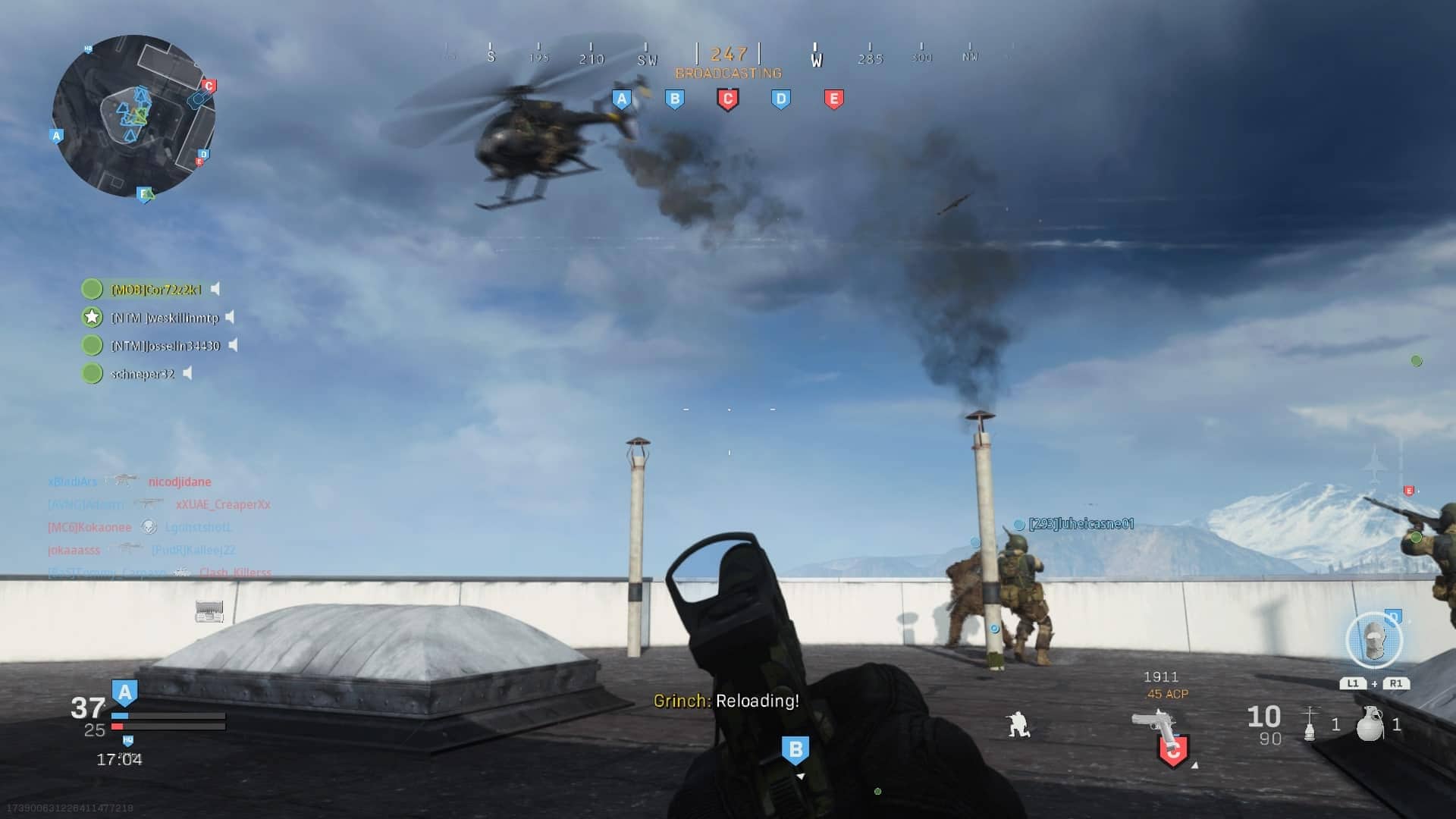Click the red C marker on the minimap
This screenshot has width=1456, height=819.
click(209, 86)
